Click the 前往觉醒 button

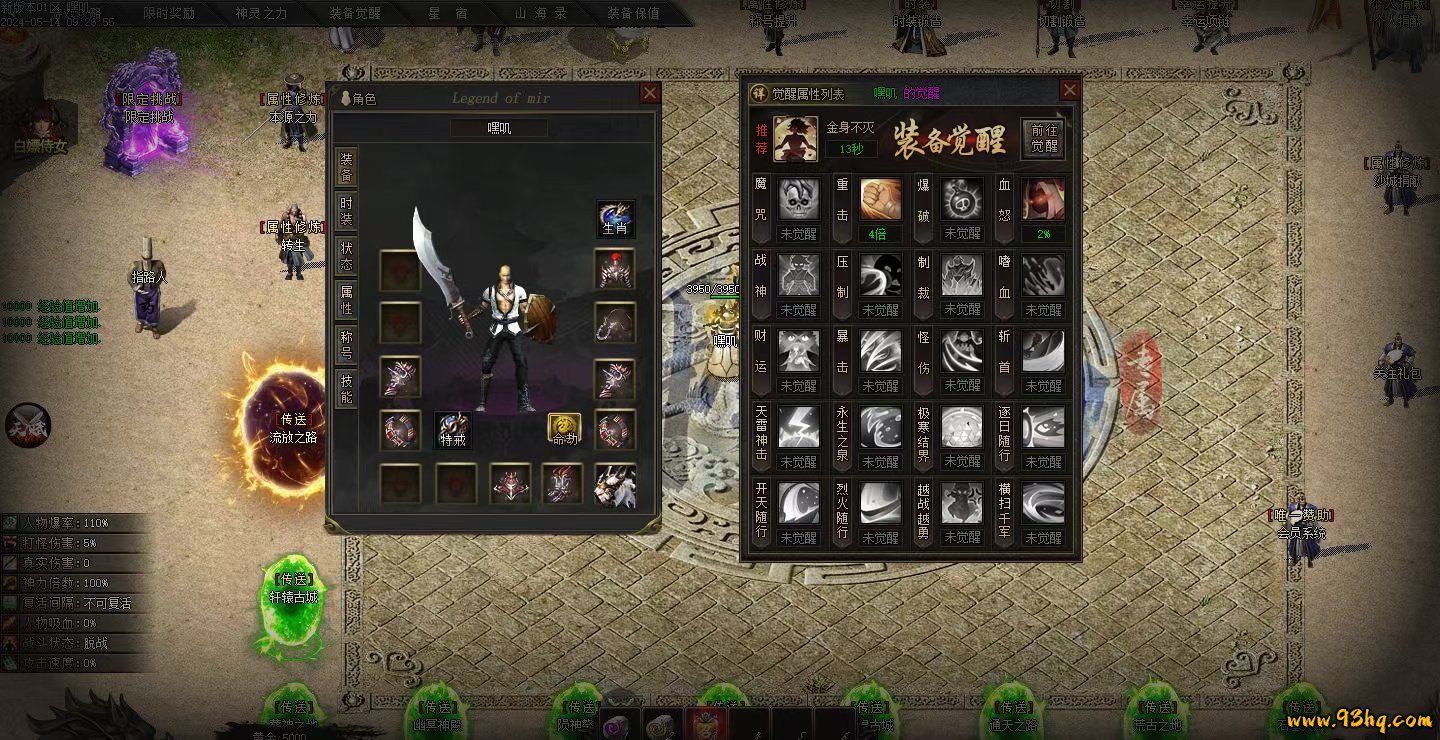coord(1043,138)
